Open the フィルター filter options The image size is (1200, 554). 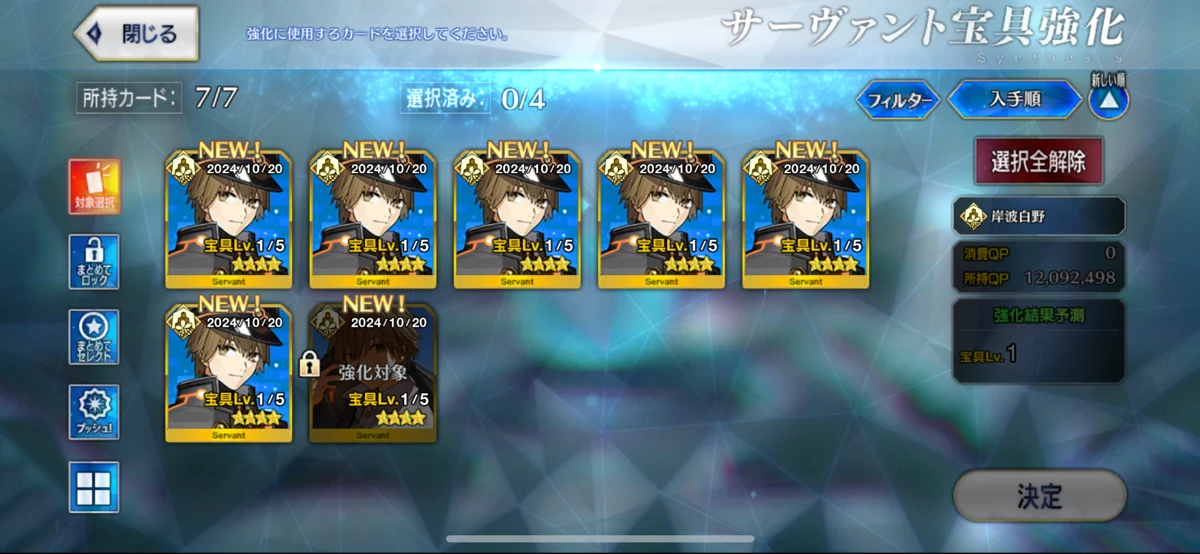899,100
